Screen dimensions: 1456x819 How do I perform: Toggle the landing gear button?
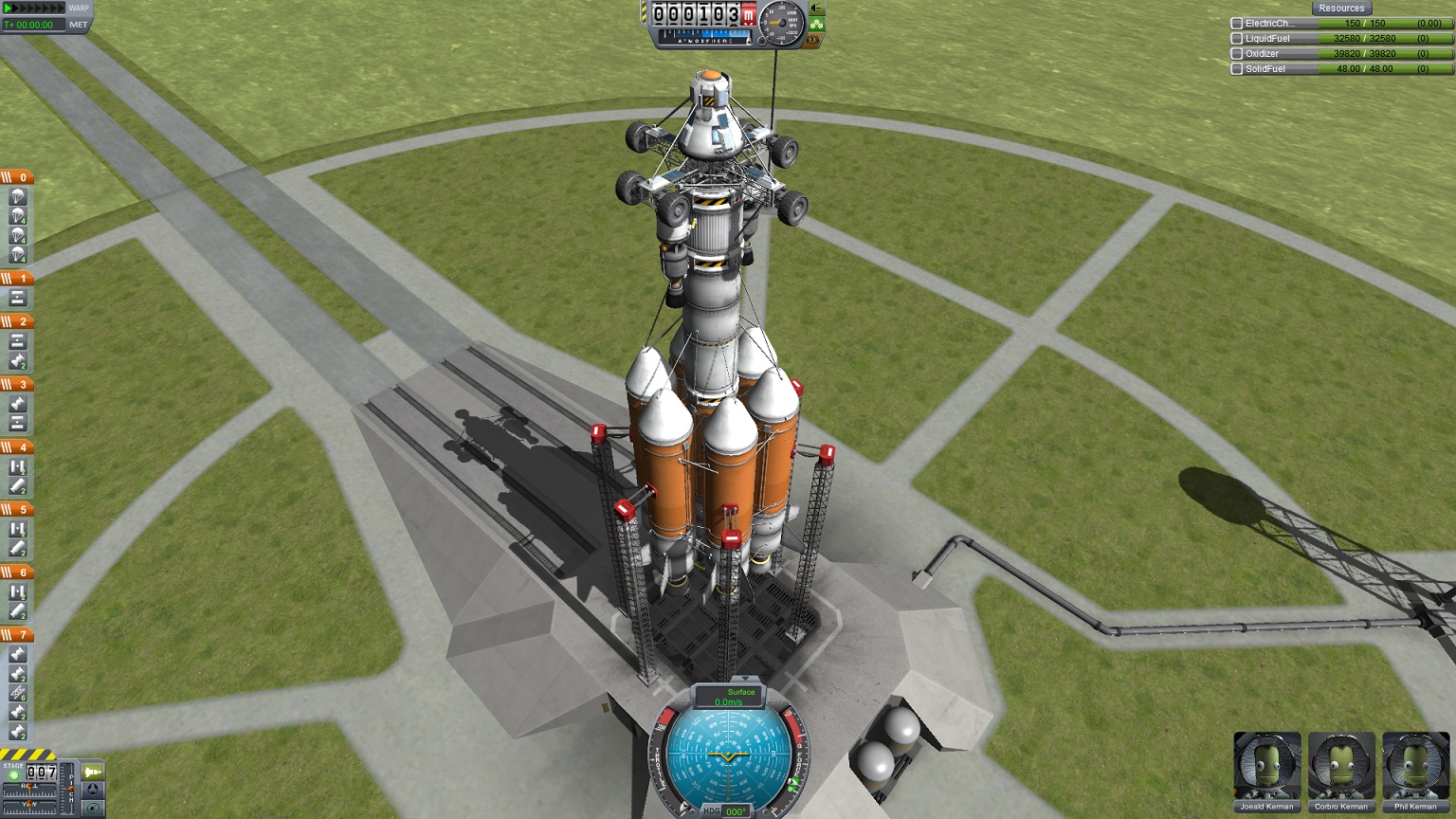tap(816, 25)
